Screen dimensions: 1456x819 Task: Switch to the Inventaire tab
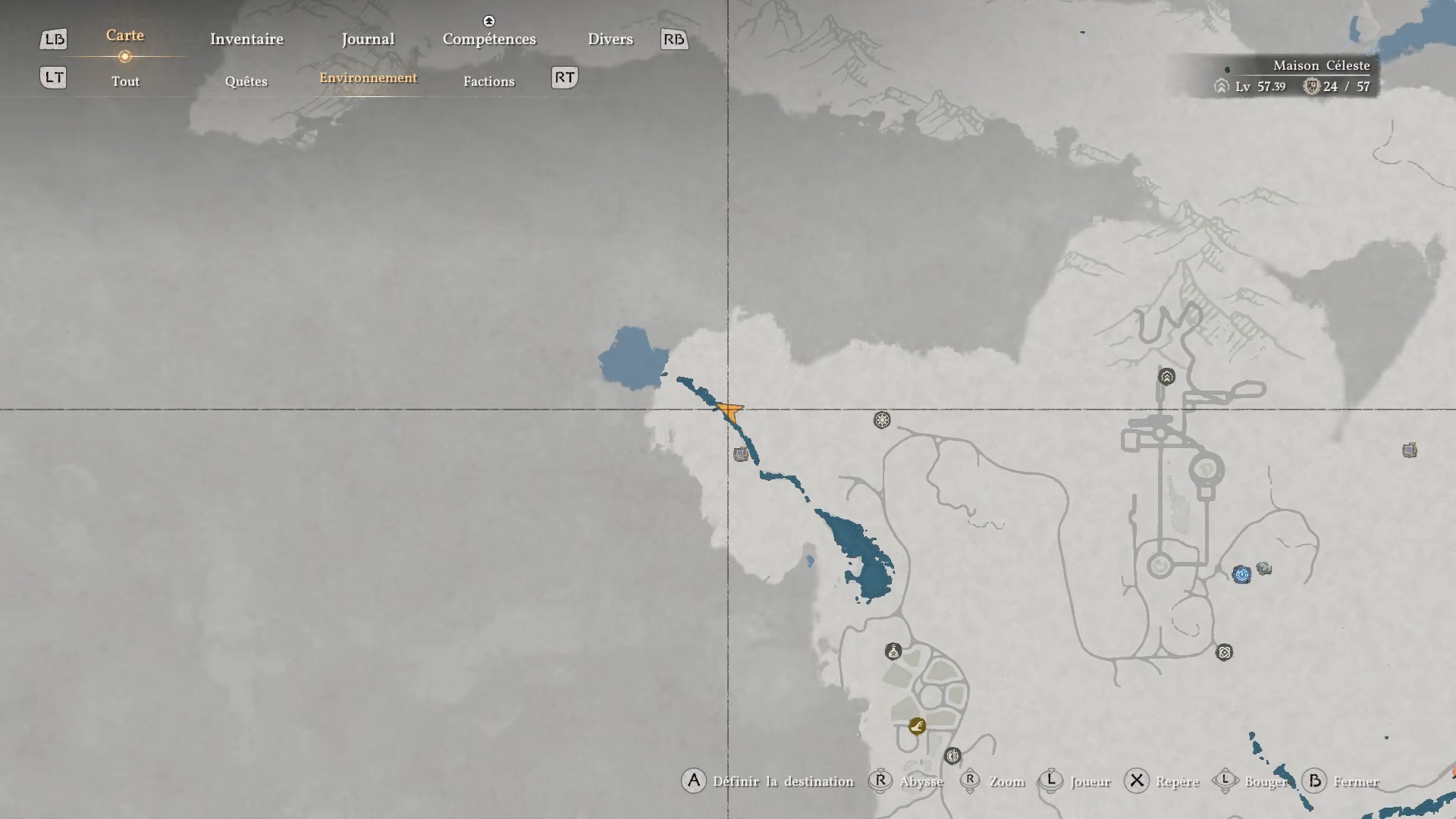point(246,39)
